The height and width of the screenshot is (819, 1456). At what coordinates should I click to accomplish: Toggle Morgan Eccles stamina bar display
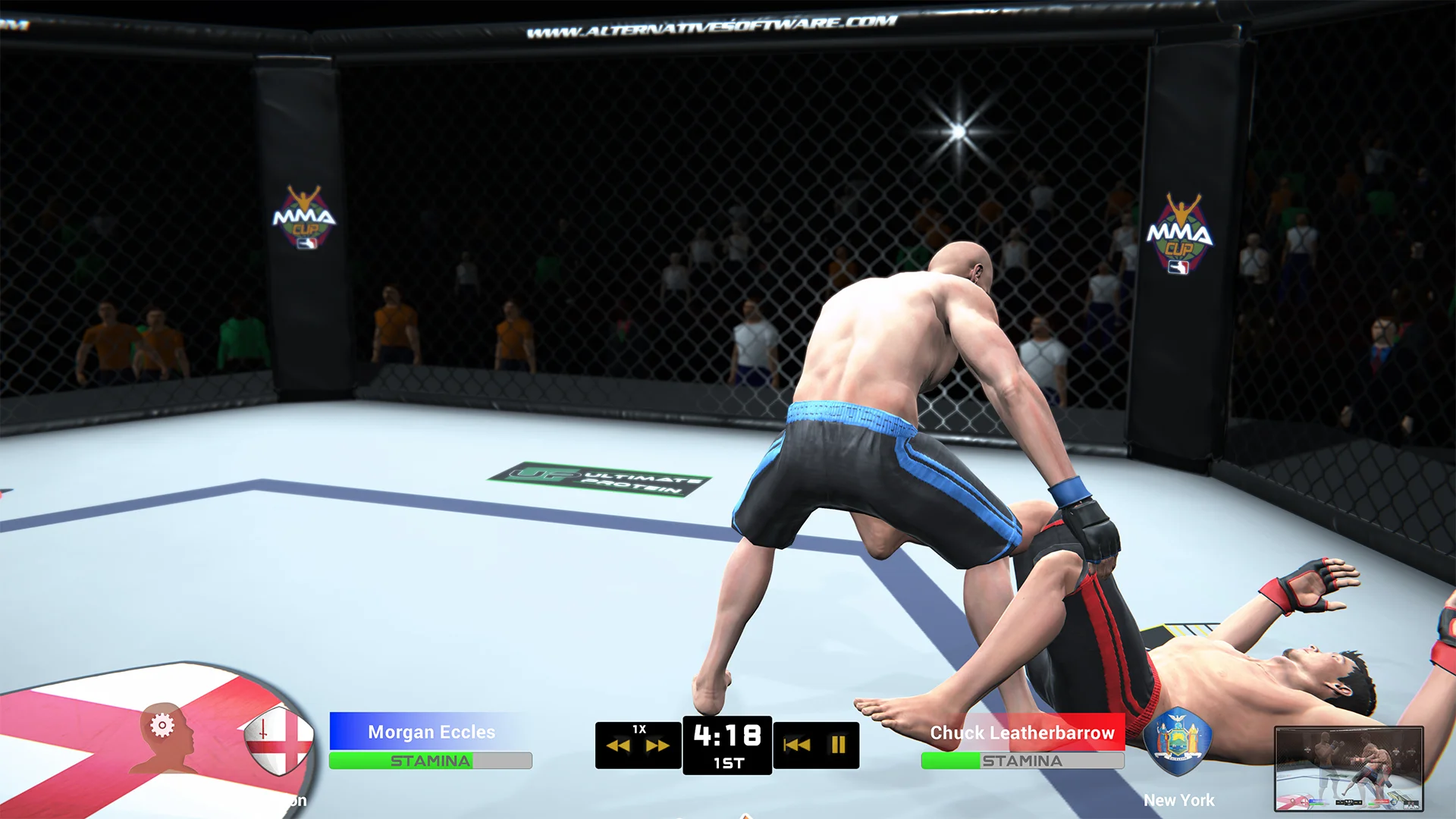pos(429,761)
